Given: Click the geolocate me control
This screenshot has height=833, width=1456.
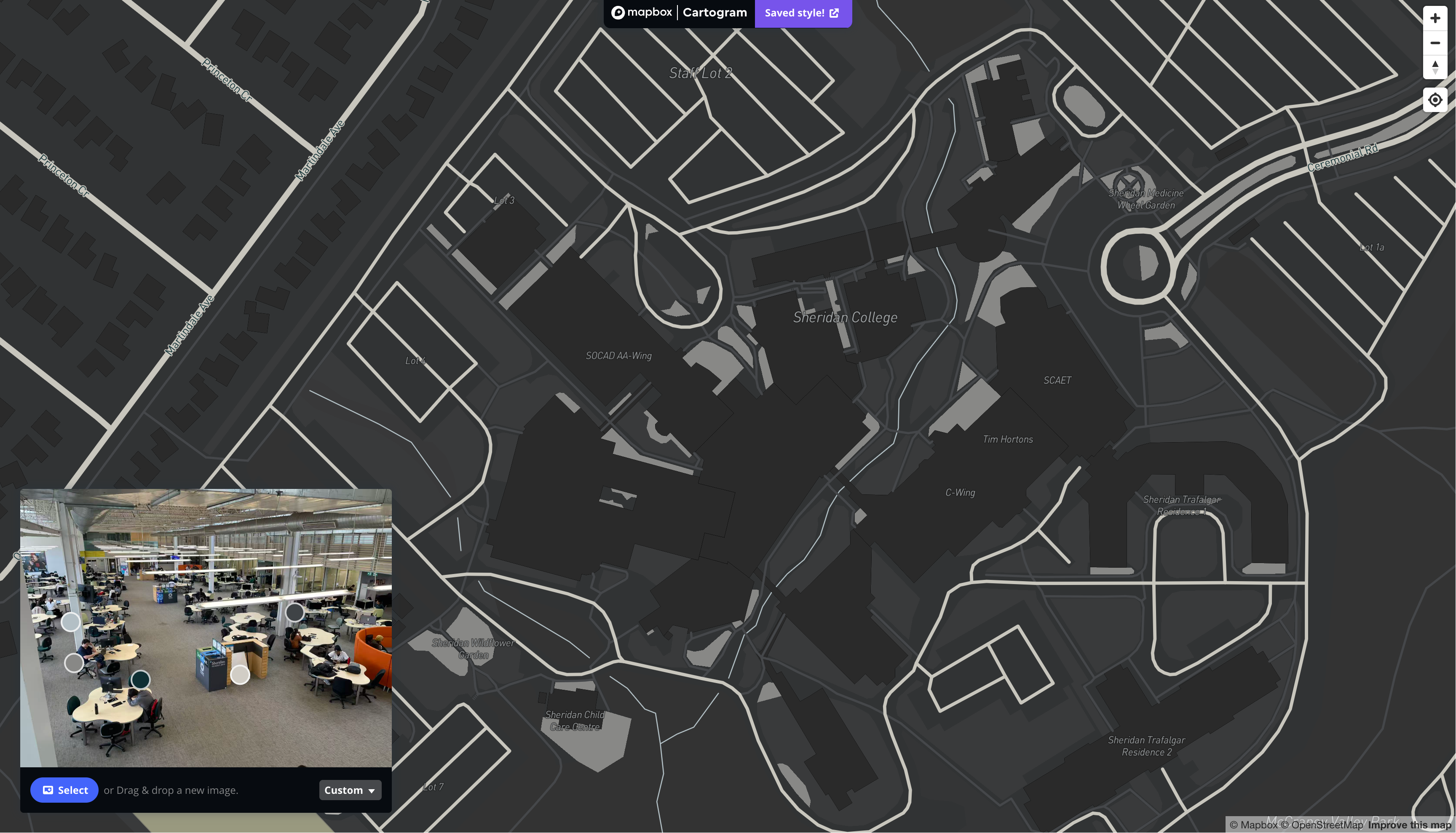Looking at the screenshot, I should click(x=1435, y=99).
